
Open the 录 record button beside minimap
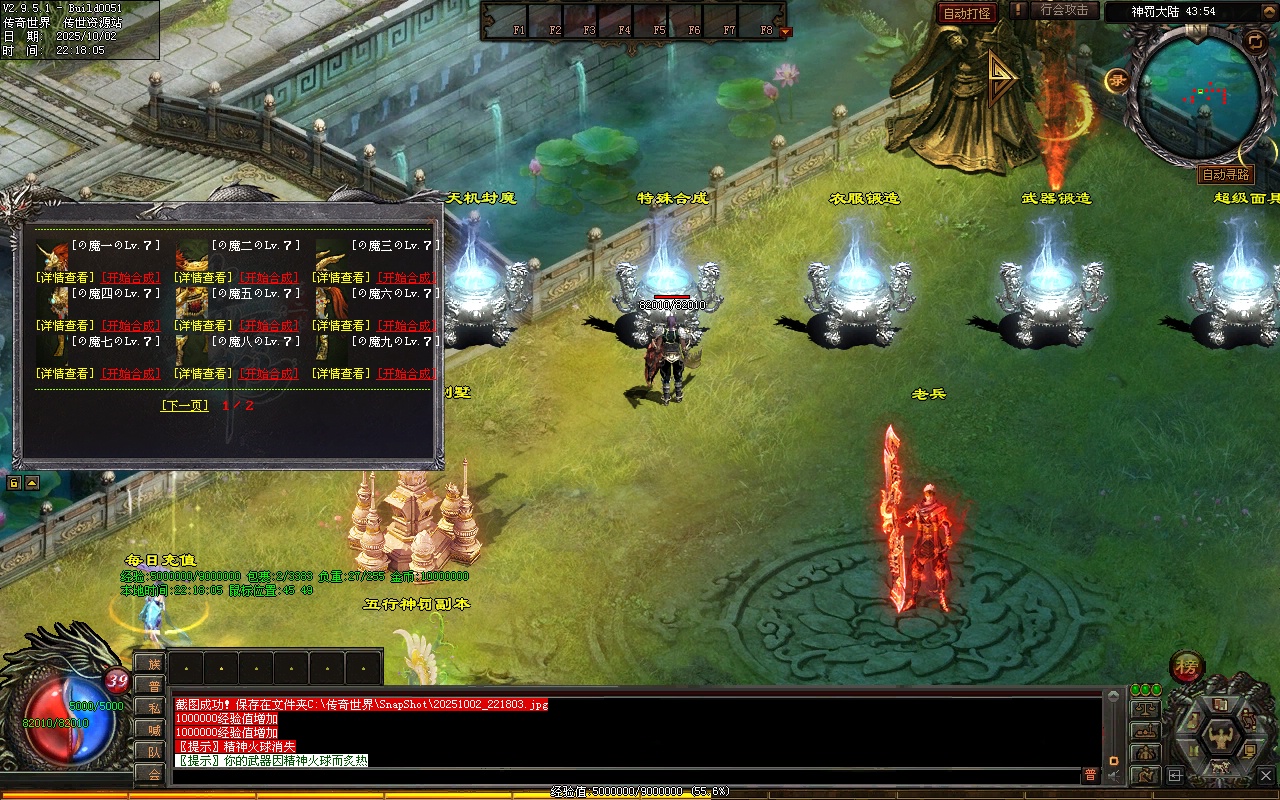tap(1117, 81)
